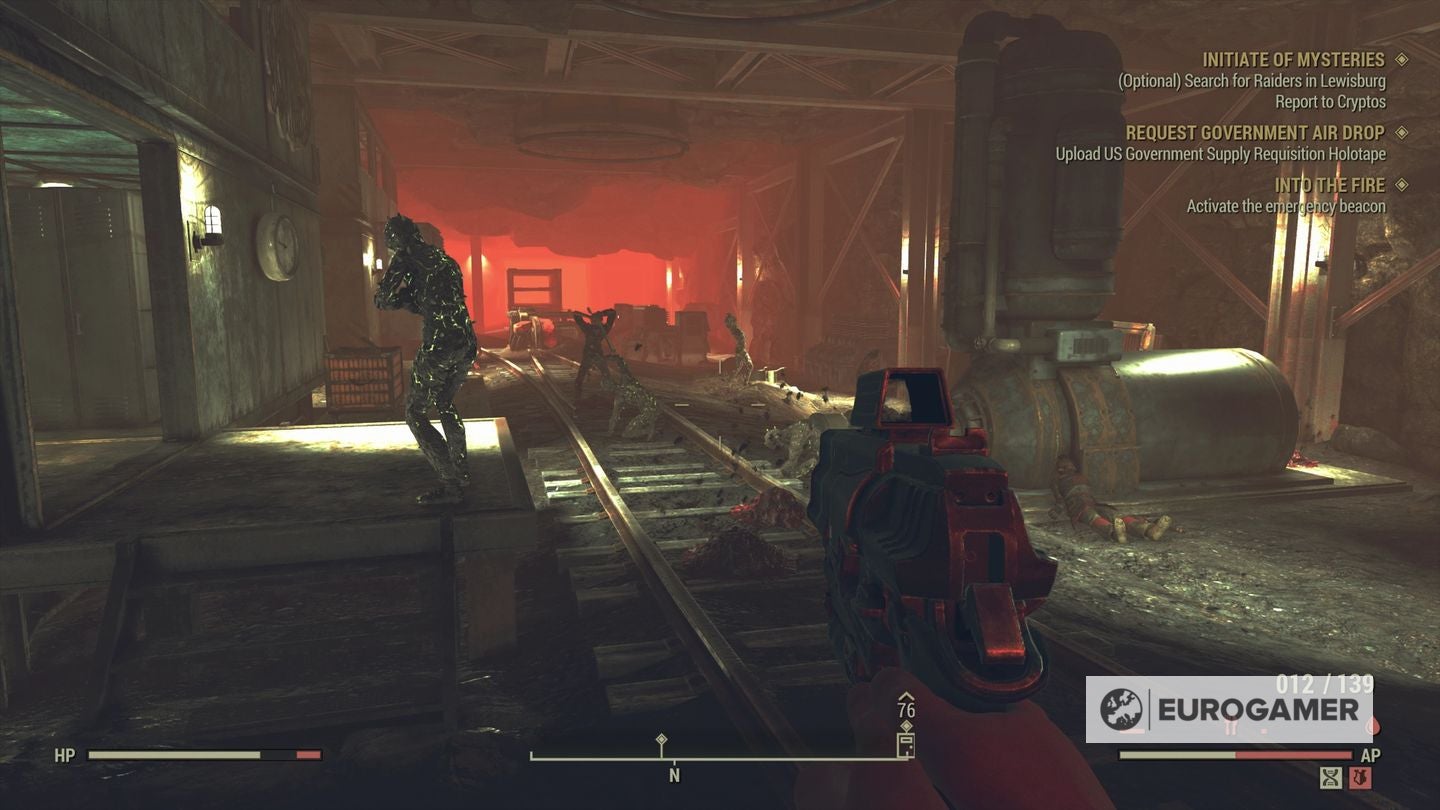Click the compass bar's north marker
The width and height of the screenshot is (1440, 810).
[x=674, y=775]
